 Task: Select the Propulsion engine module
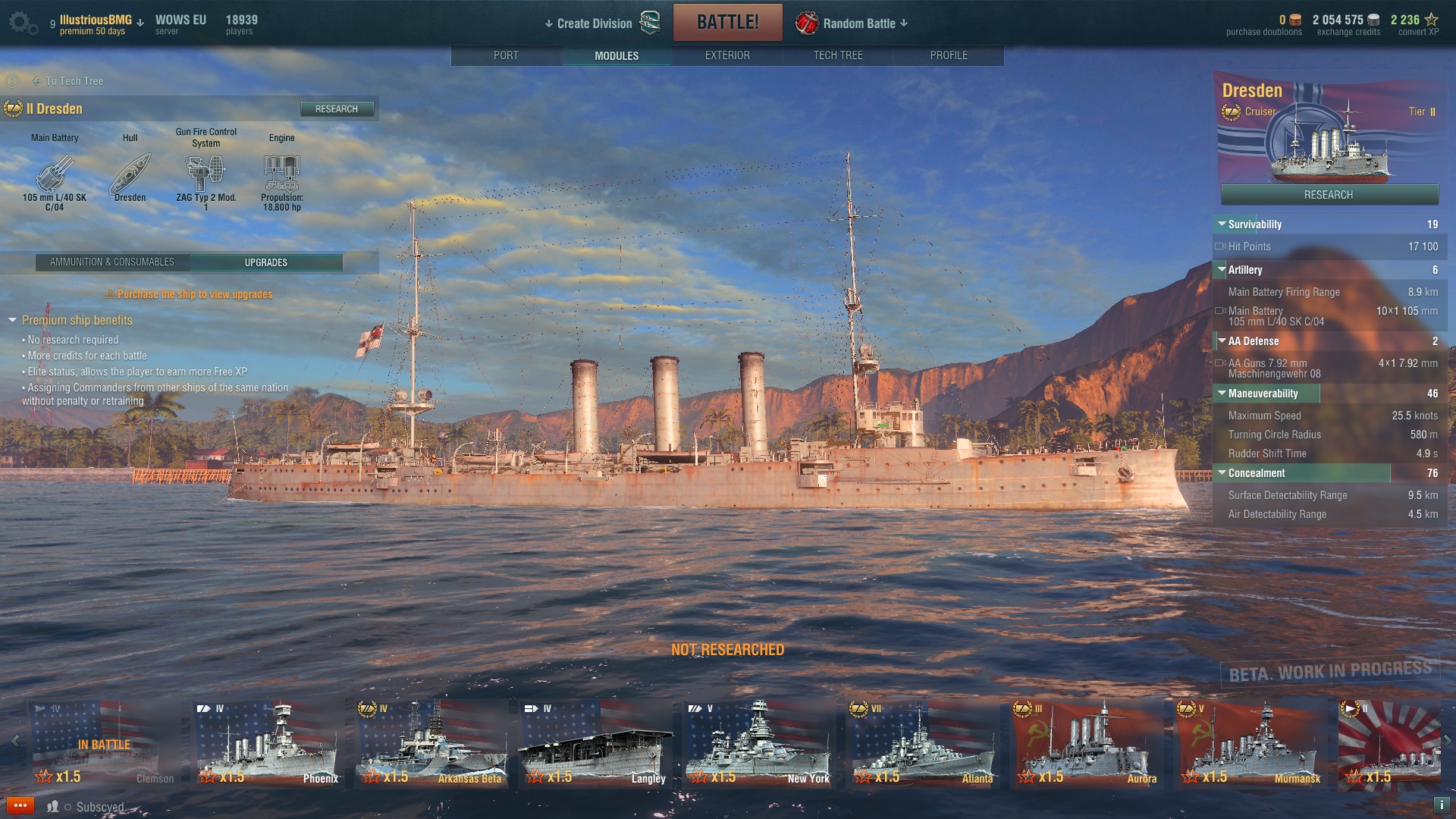pos(281,174)
